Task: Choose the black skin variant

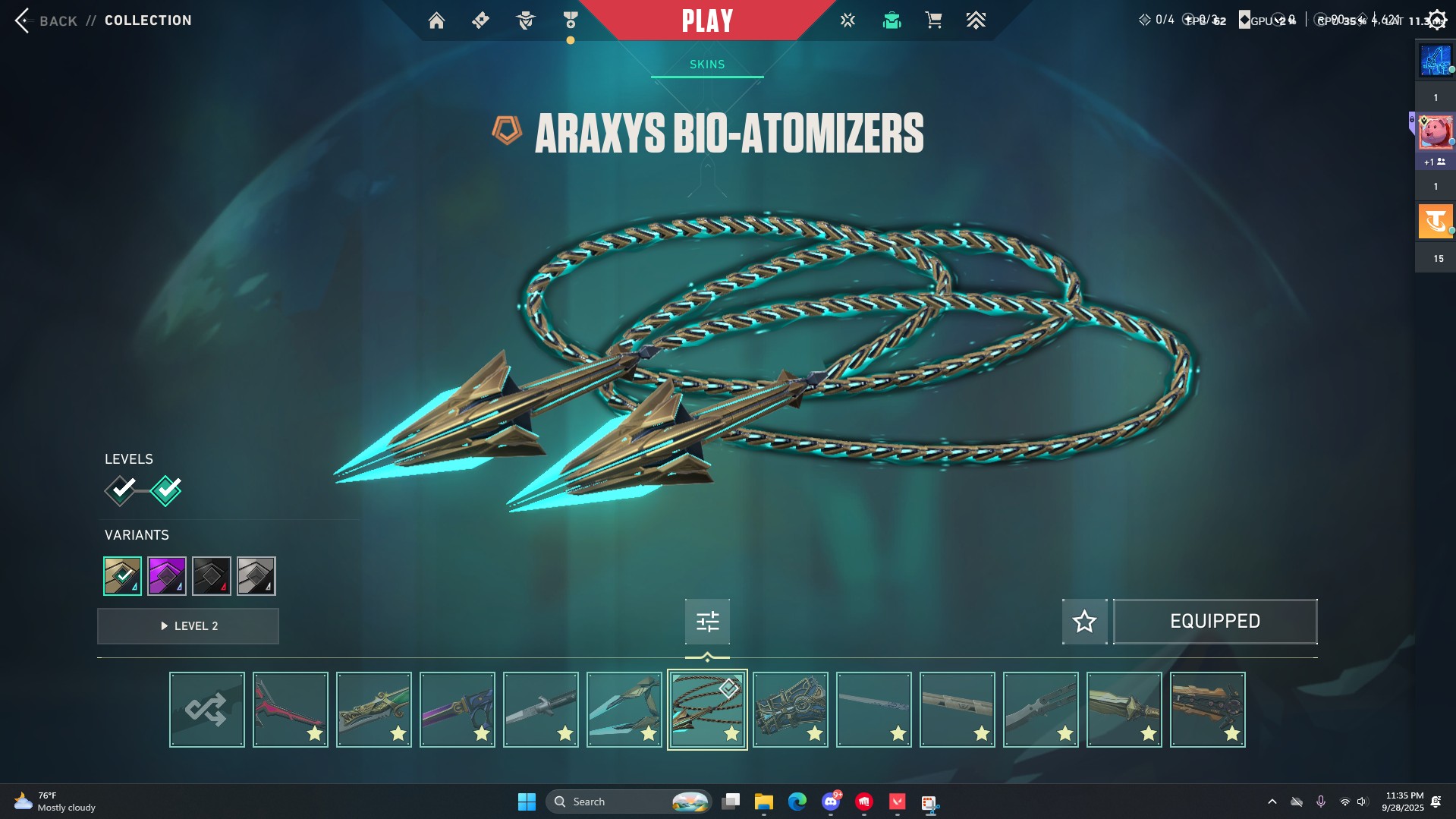Action: [x=212, y=575]
